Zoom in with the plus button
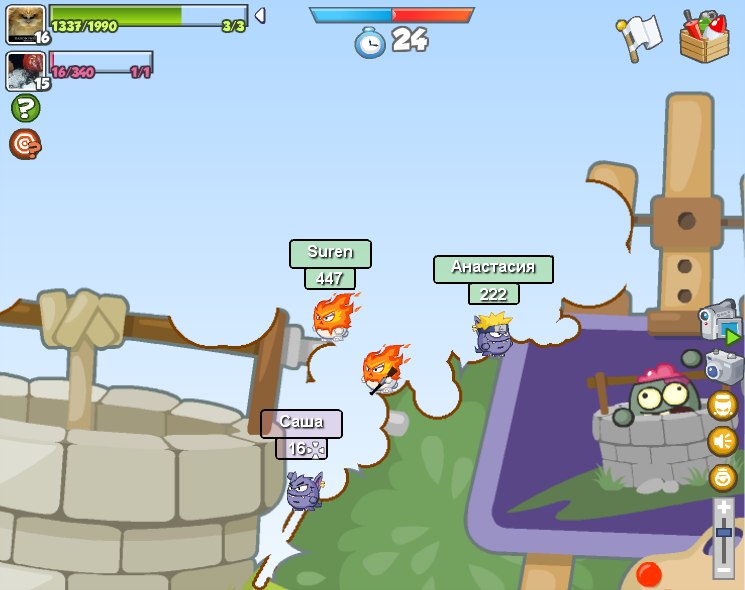Image resolution: width=745 pixels, height=590 pixels. [724, 508]
